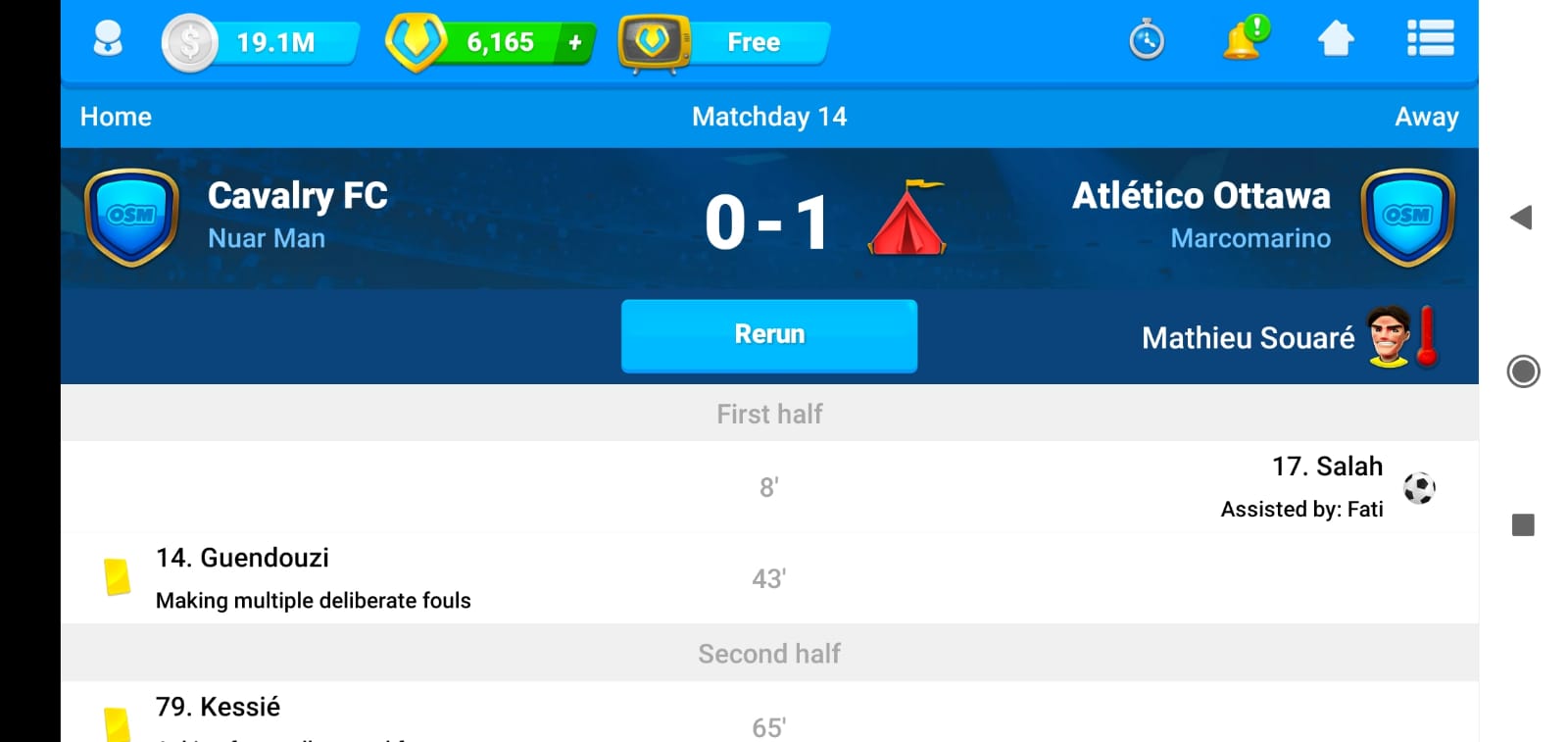This screenshot has width=1568, height=742.
Task: View the Atlético Ottawa club crest
Action: point(1407,217)
